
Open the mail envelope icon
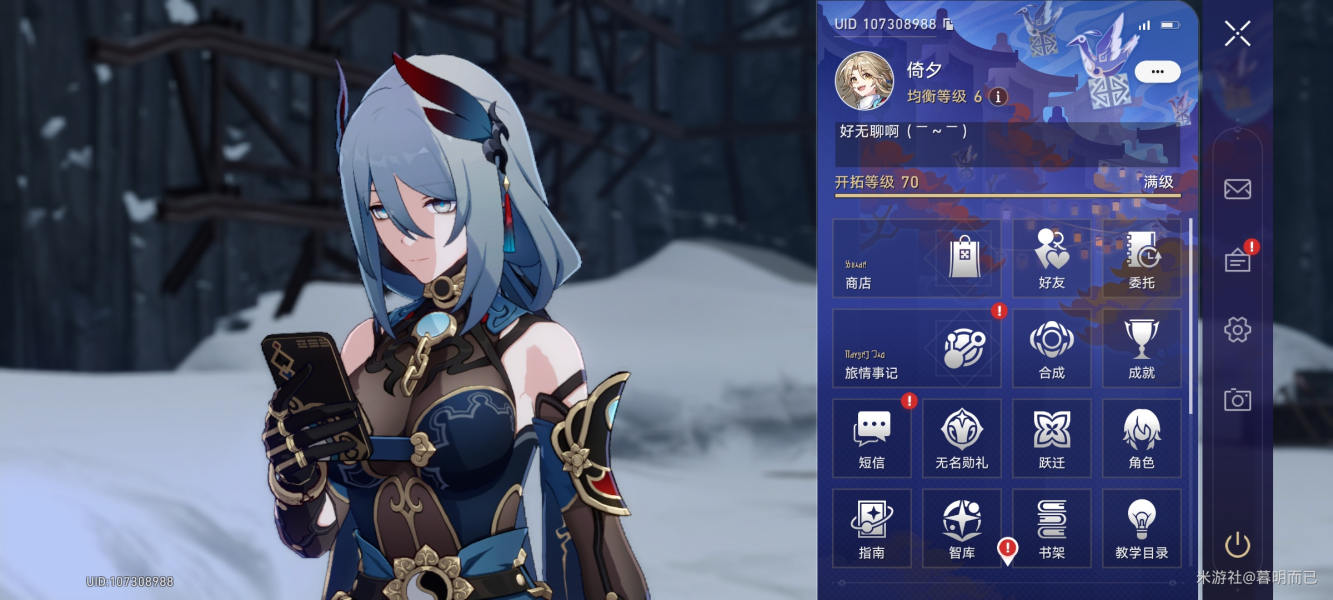pos(1237,189)
